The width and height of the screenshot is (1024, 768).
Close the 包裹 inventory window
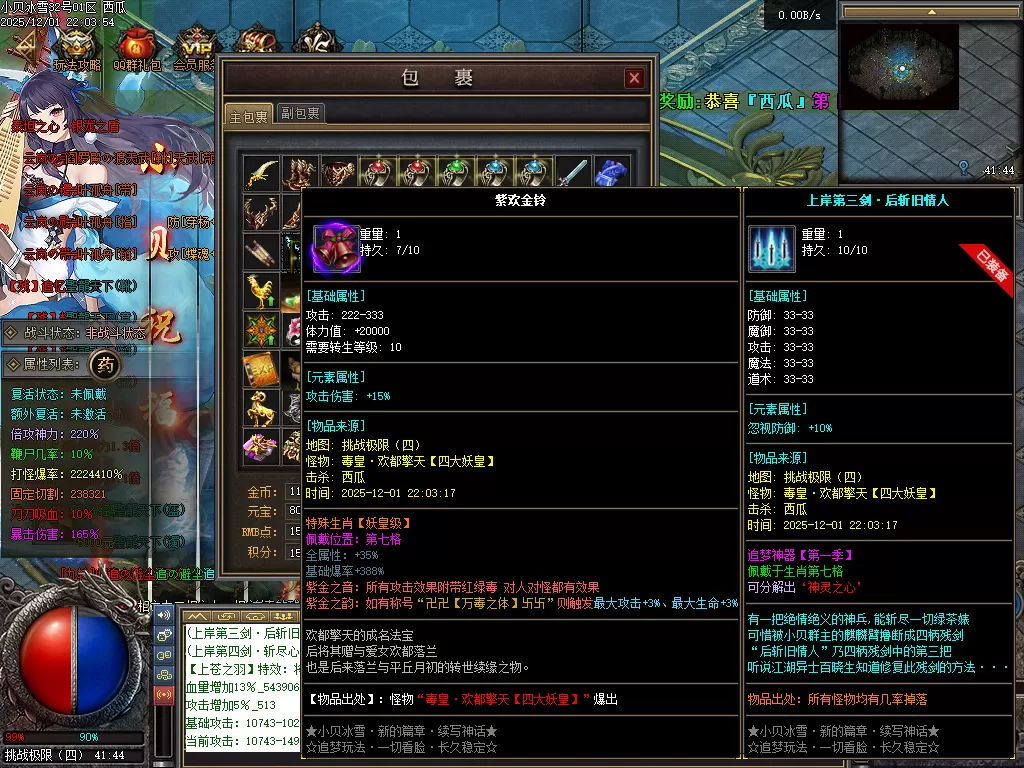[634, 78]
